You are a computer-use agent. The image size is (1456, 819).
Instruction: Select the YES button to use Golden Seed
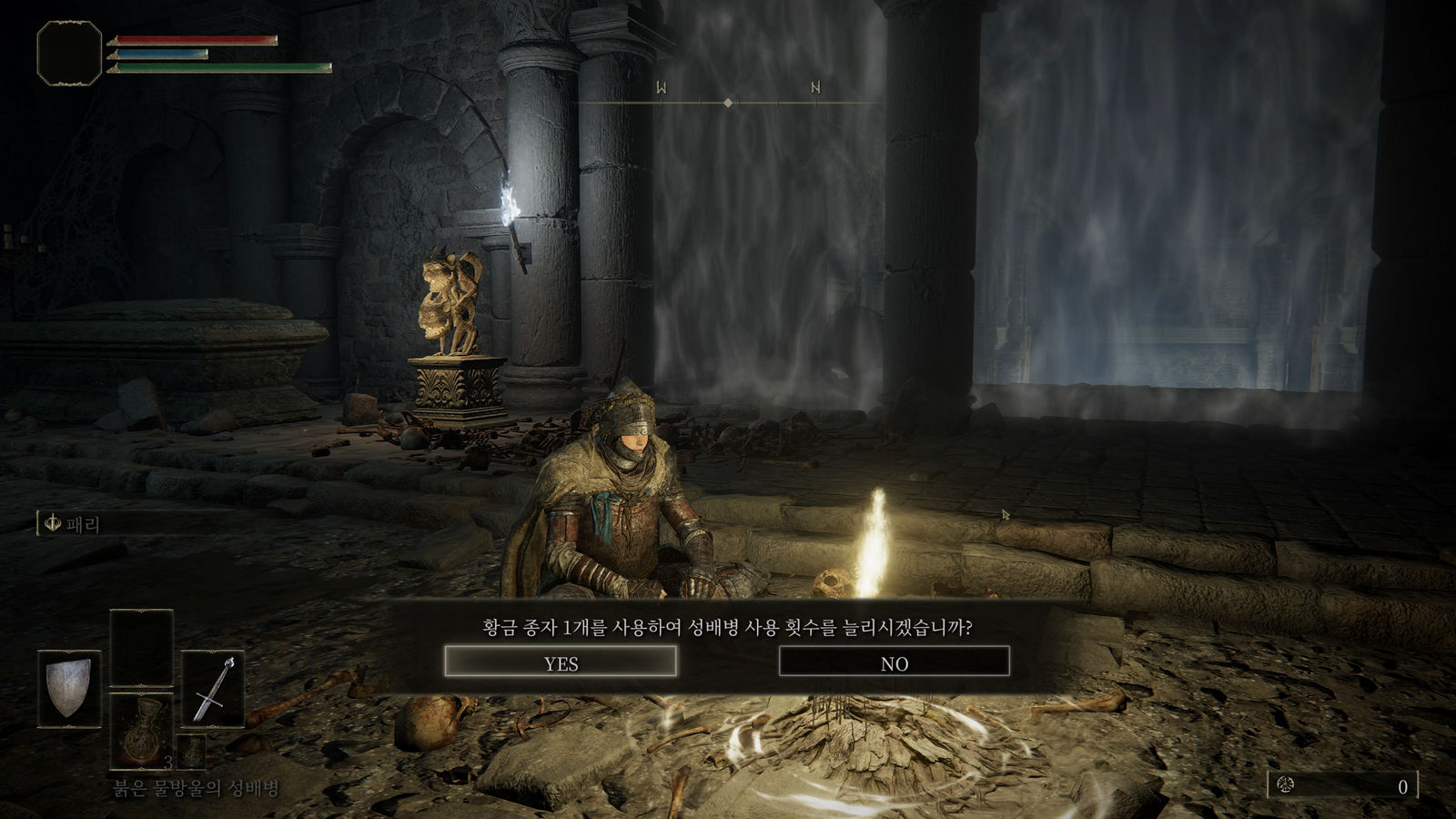[x=560, y=662]
